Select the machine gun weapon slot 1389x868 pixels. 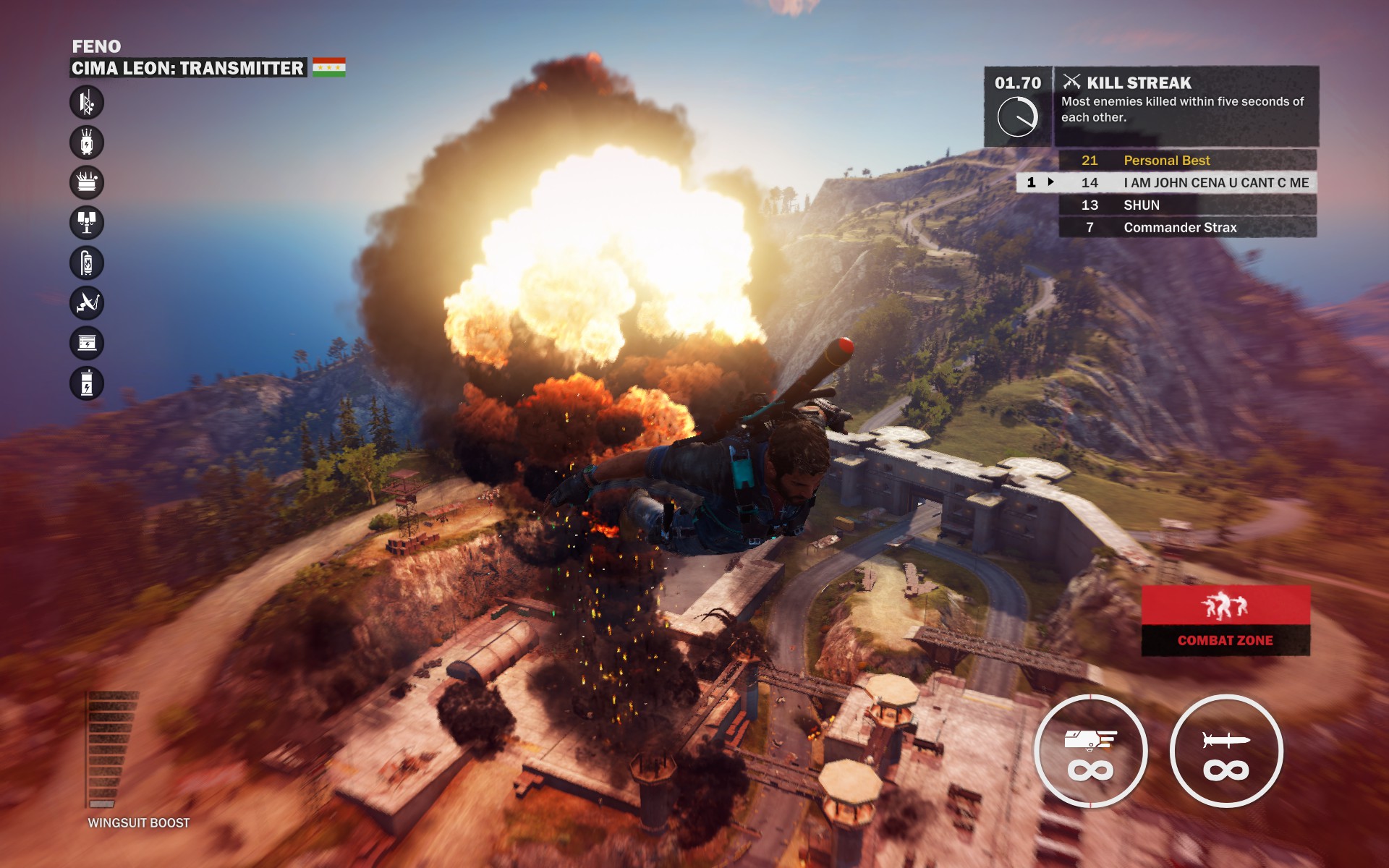pos(1090,751)
